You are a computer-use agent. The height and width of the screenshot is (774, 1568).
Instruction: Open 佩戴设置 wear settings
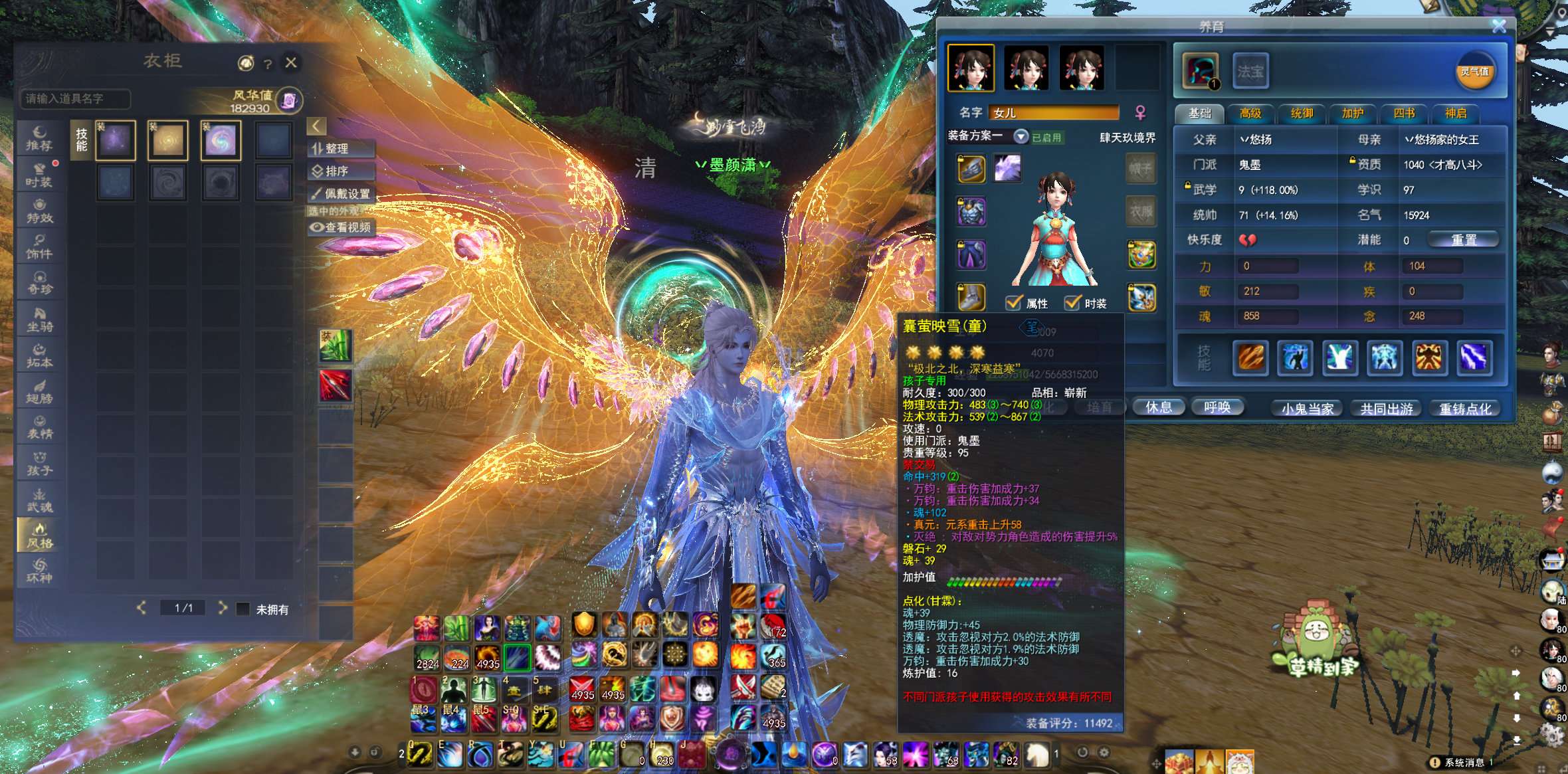342,194
